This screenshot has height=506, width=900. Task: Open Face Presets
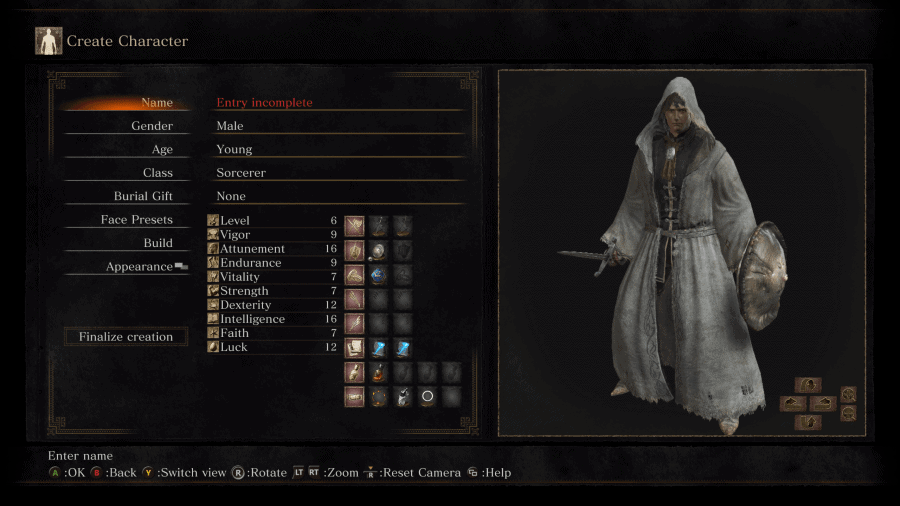(x=137, y=220)
